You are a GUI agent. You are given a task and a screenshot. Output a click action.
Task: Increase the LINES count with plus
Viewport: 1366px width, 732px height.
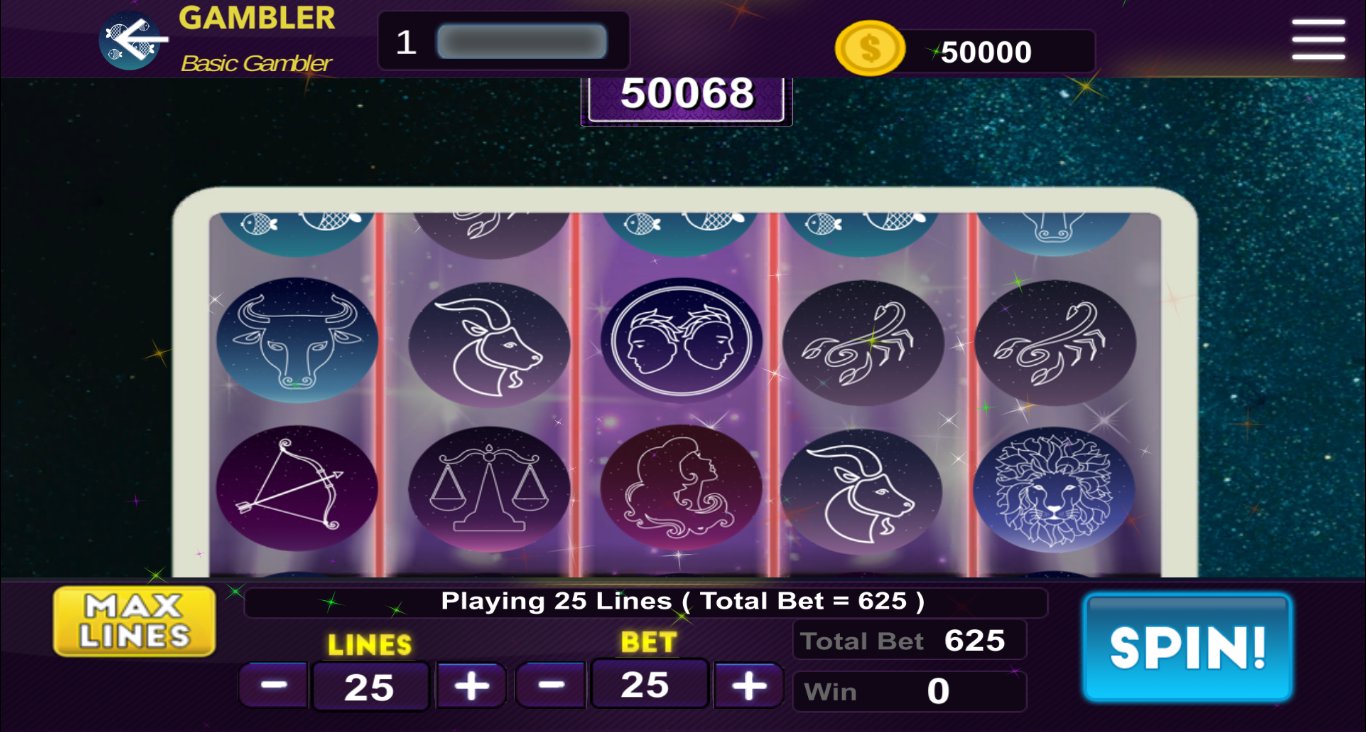click(x=470, y=685)
